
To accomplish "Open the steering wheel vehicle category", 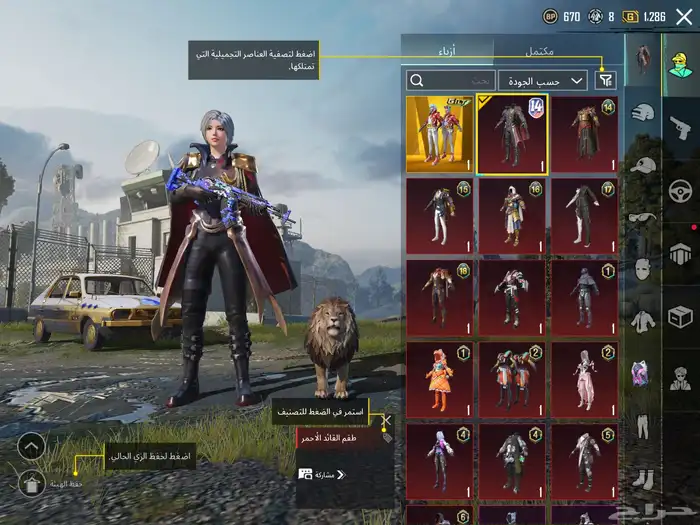I will tap(679, 190).
